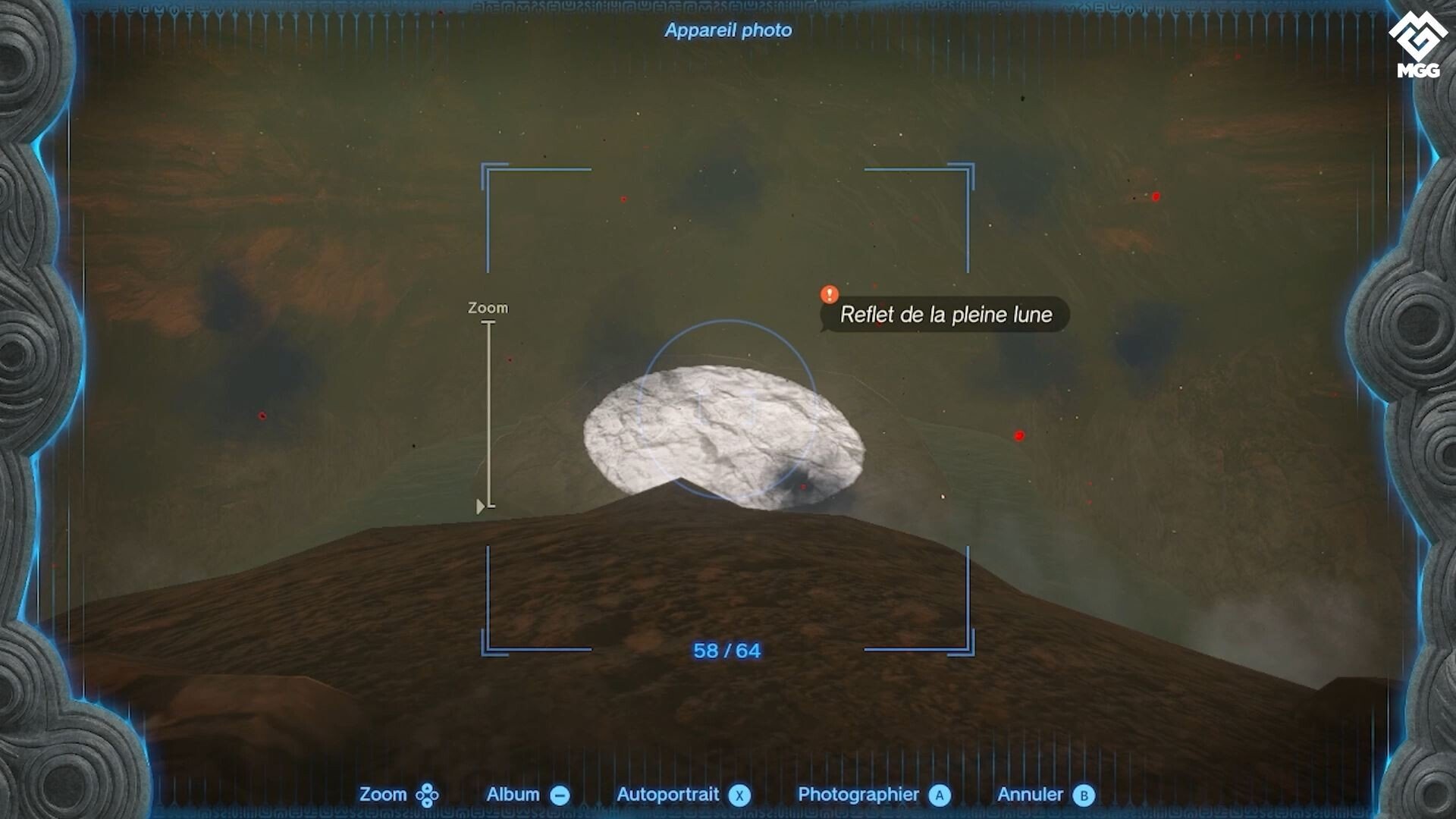Switch to Autoportrait mode
The image size is (1456, 819).
point(667,794)
